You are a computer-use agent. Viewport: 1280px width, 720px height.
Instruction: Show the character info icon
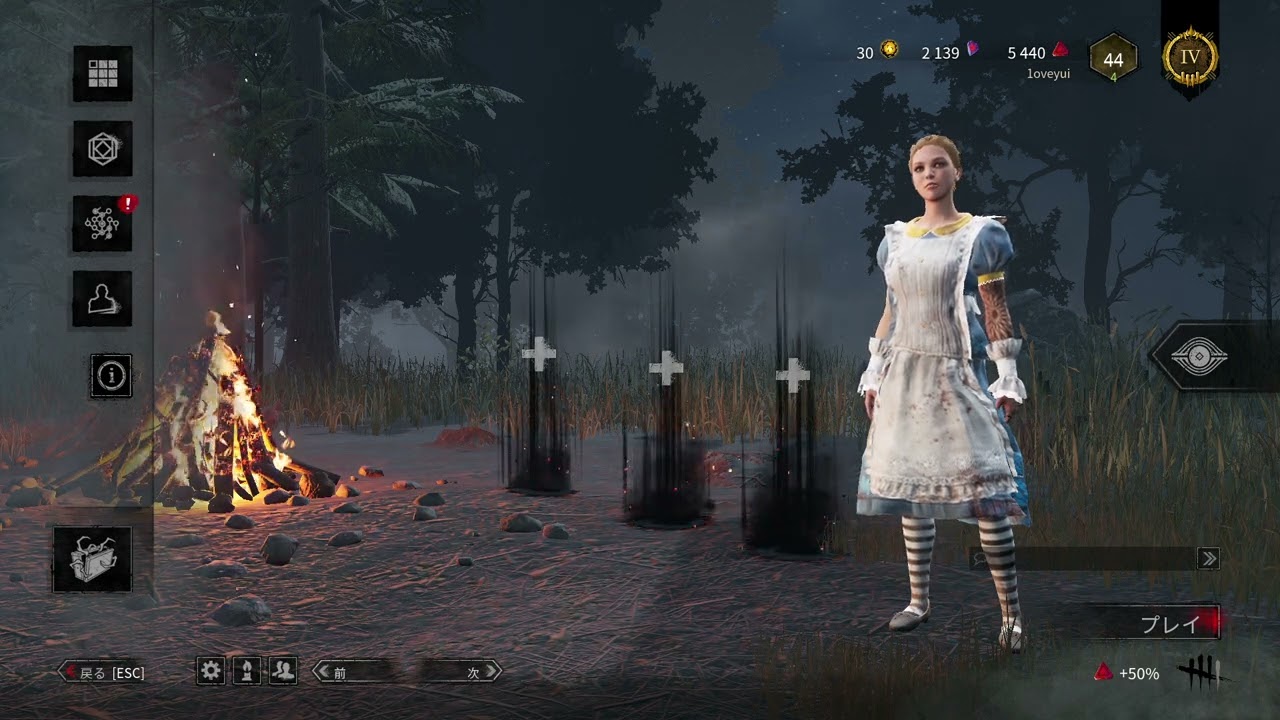click(111, 375)
